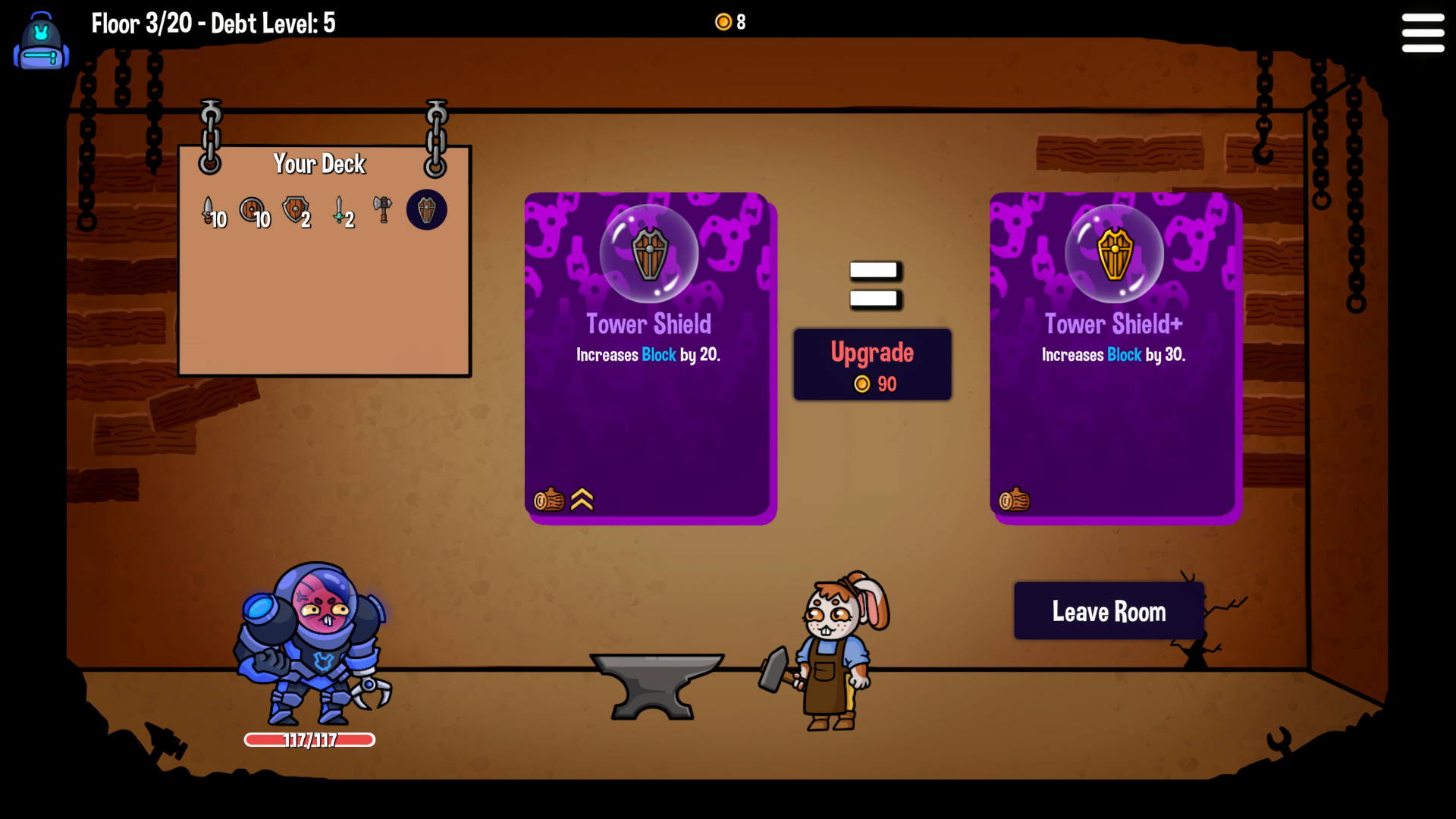Select the dagger card in Your Deck
This screenshot has width=1456, height=819.
point(209,209)
